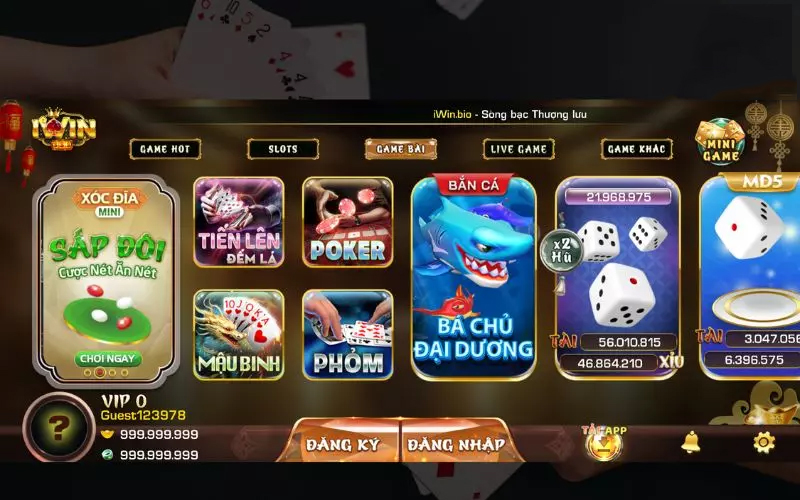Open the Slots category tab

(x=283, y=149)
